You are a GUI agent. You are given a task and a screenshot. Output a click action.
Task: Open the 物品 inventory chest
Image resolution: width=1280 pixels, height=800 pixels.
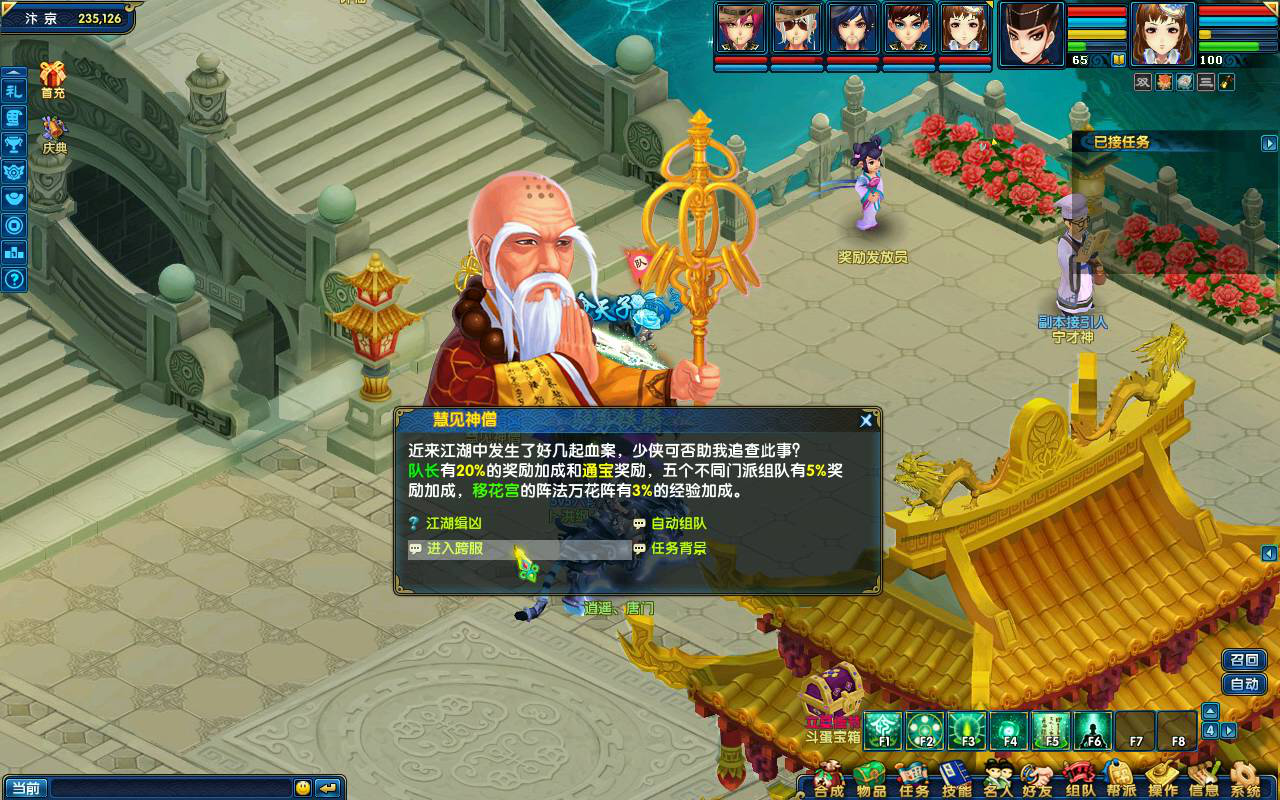(871, 779)
